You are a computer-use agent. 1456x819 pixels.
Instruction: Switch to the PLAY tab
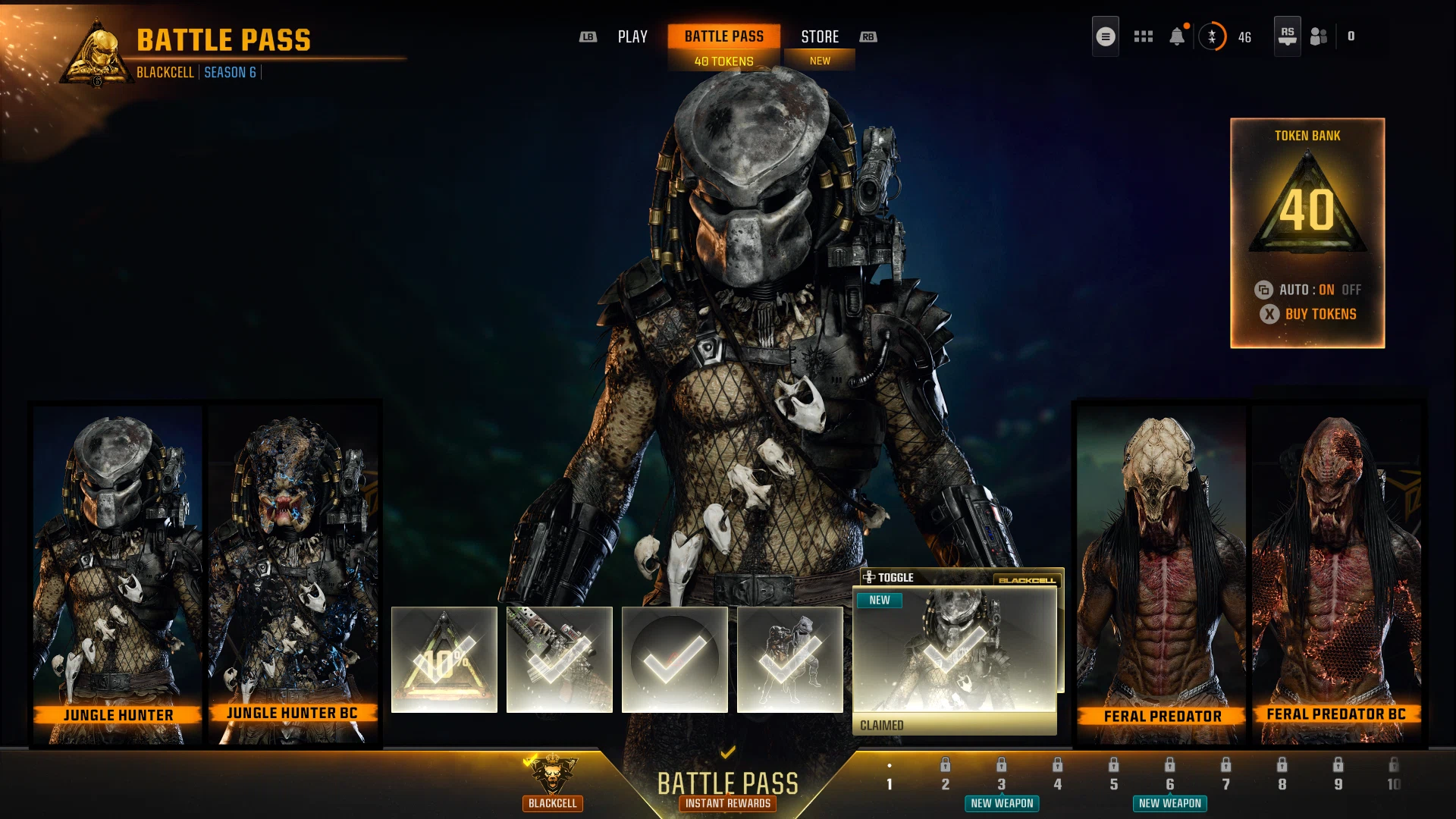click(632, 36)
